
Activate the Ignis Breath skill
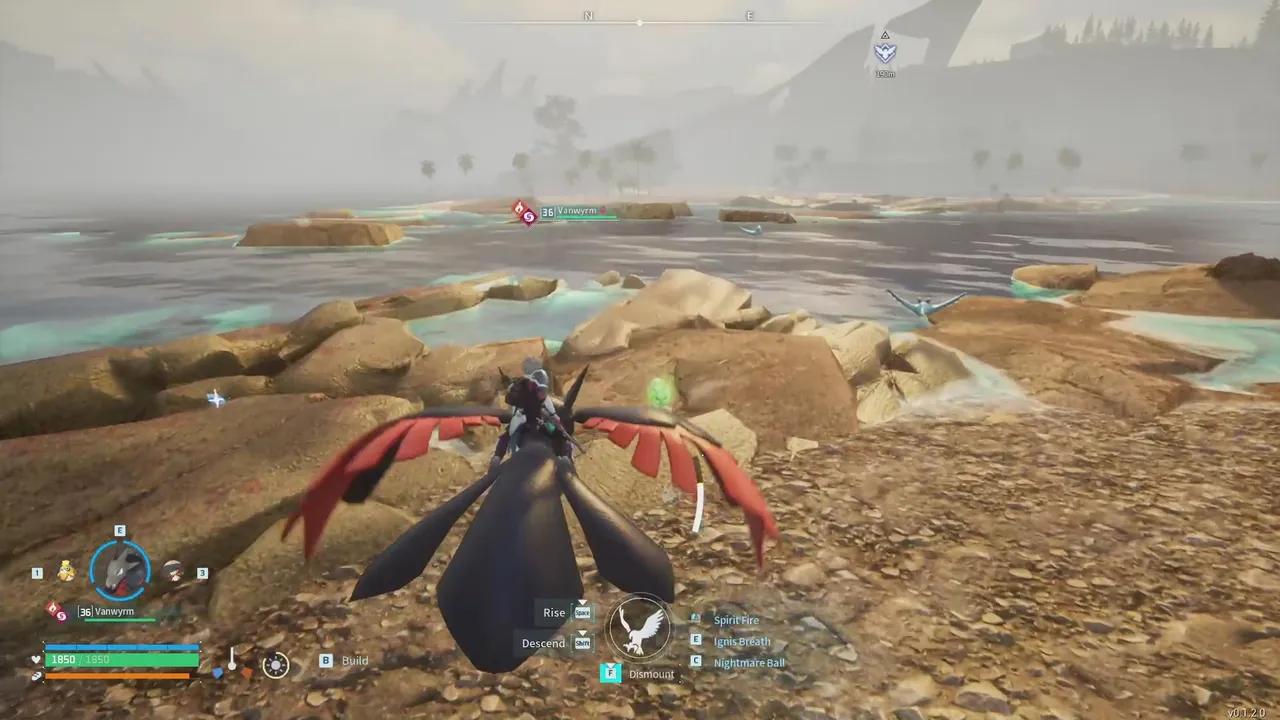(x=741, y=642)
